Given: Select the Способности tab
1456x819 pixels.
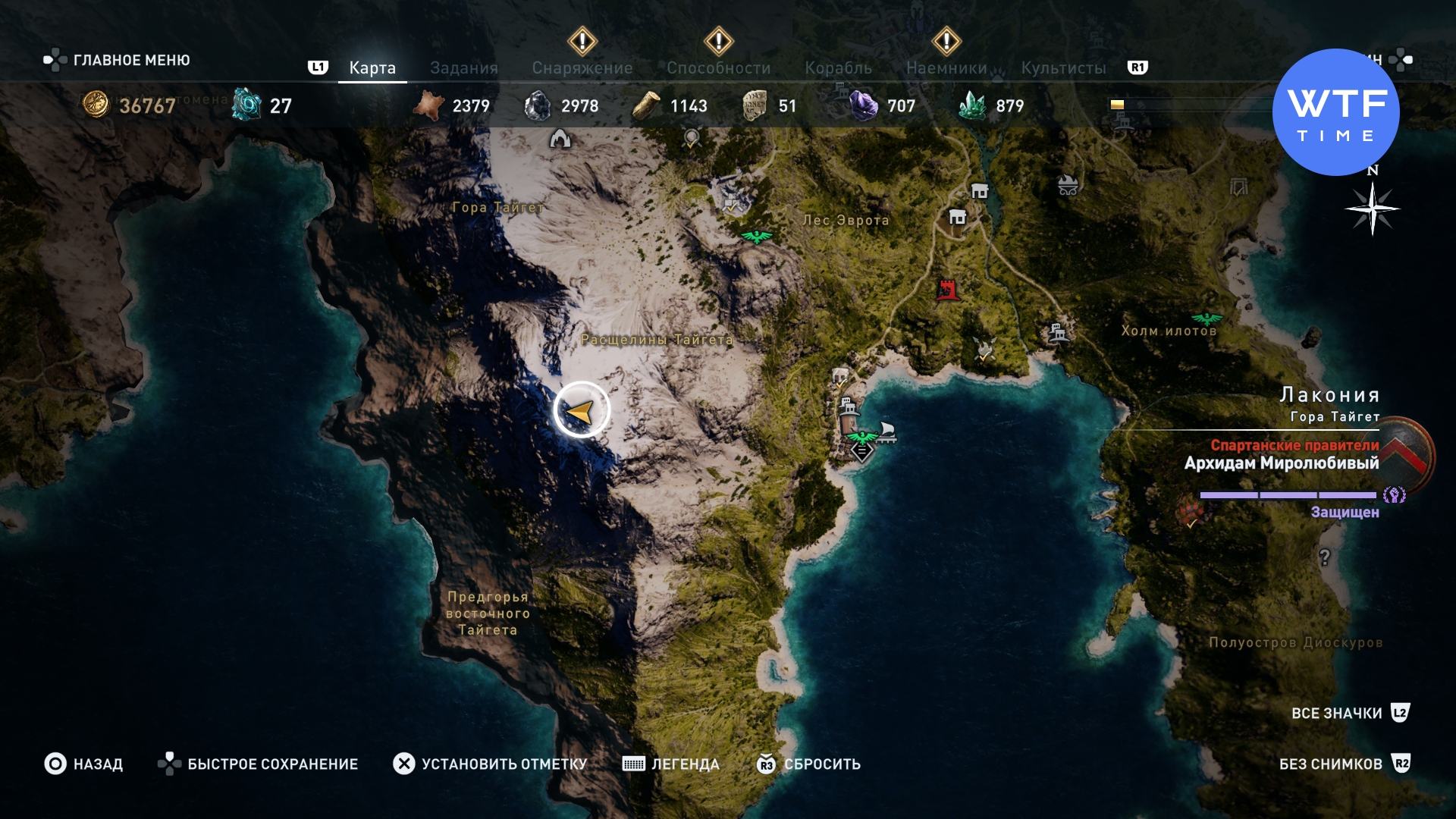Looking at the screenshot, I should tap(718, 68).
